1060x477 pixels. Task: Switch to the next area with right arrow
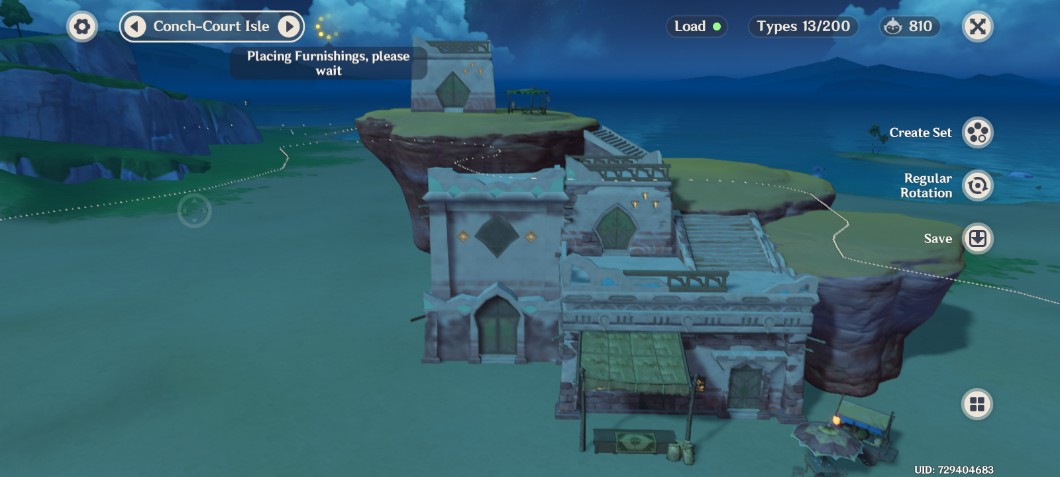[288, 27]
